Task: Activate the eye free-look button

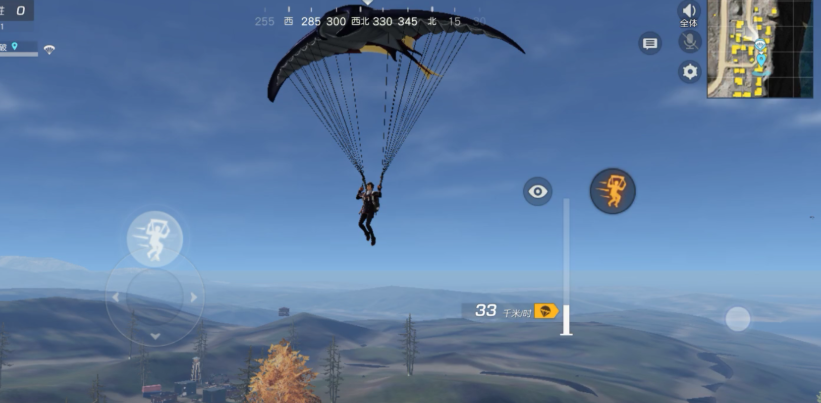Action: (538, 191)
